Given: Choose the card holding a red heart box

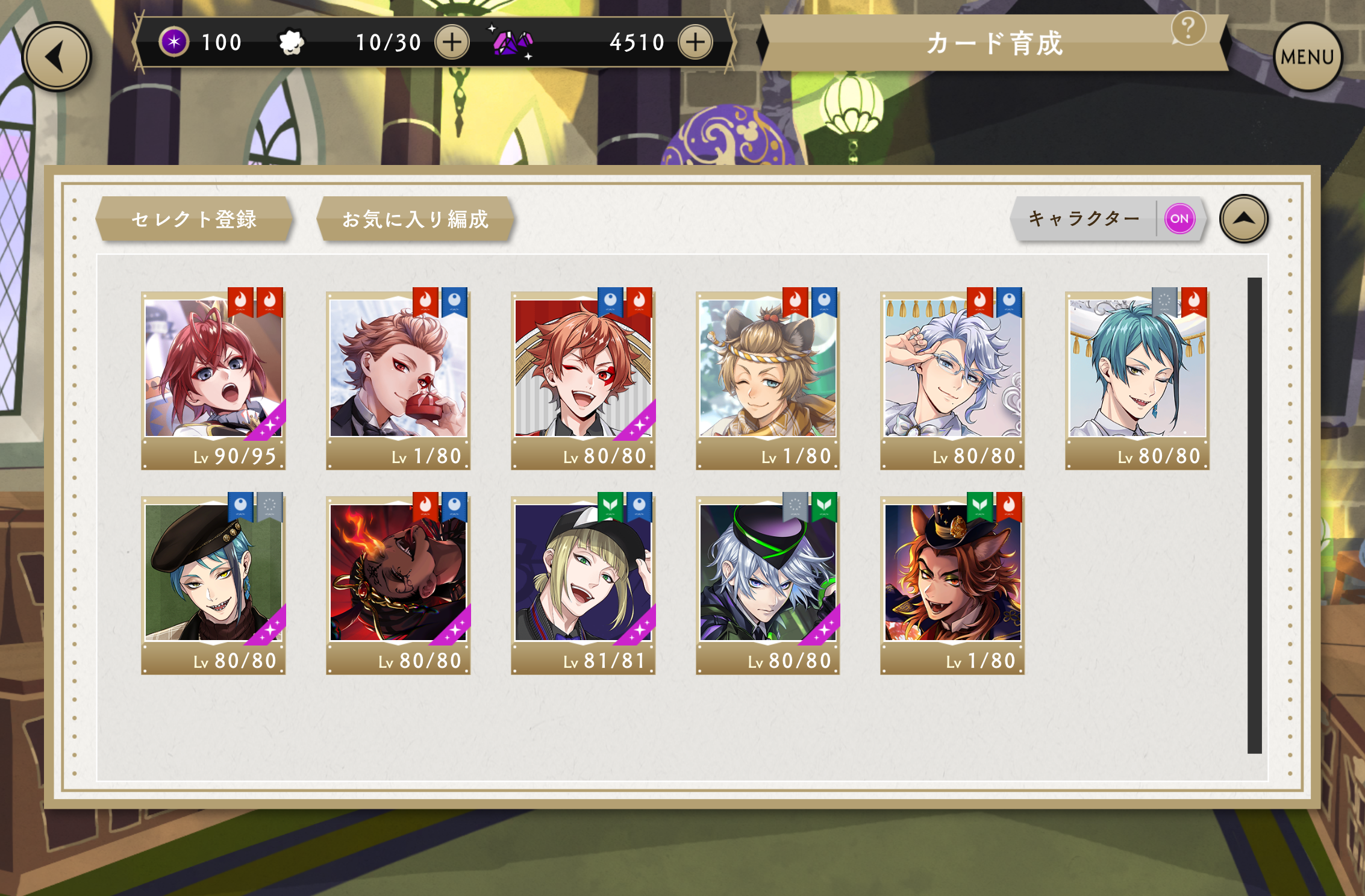Looking at the screenshot, I should point(398,378).
